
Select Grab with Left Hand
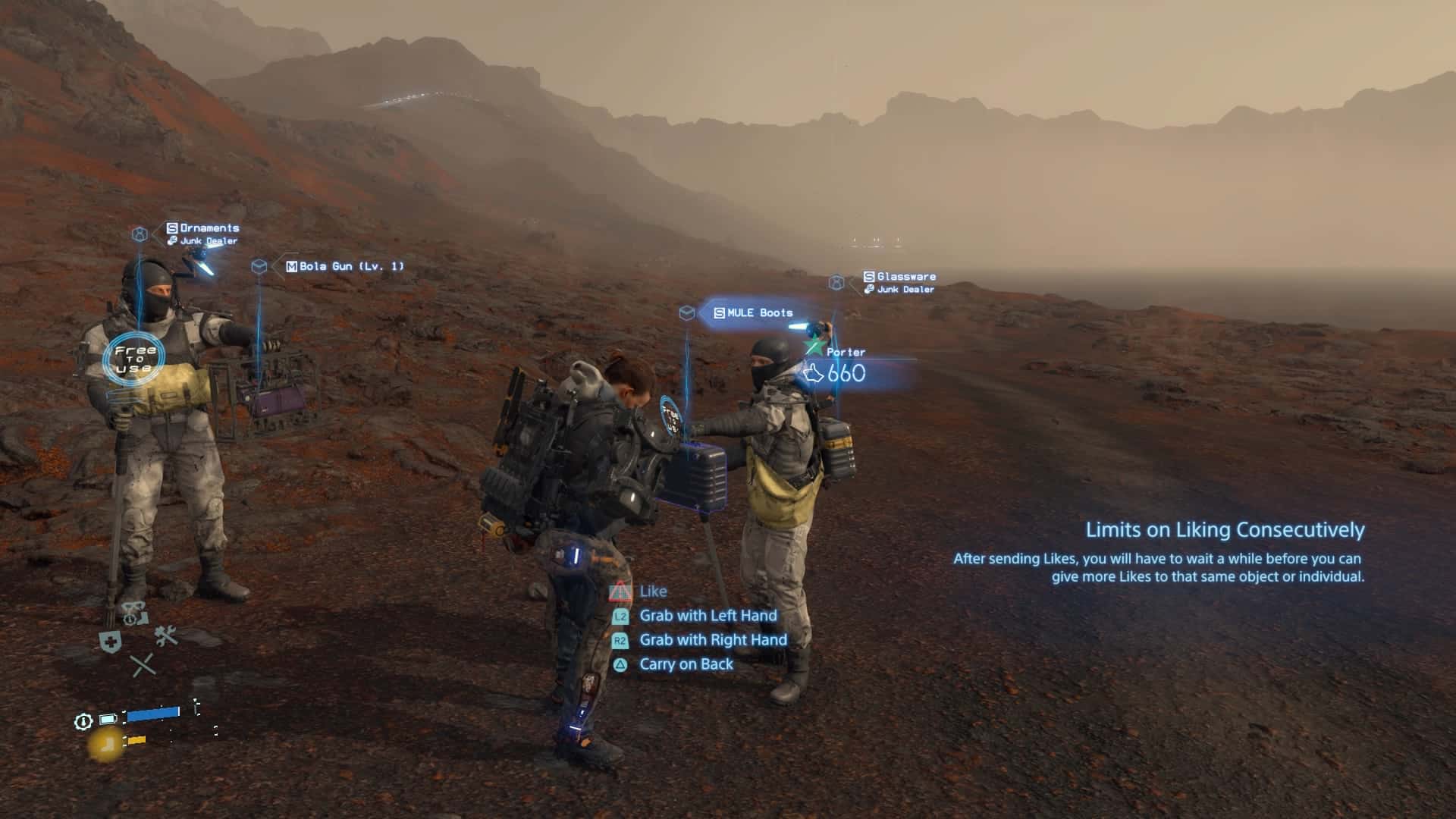pos(708,616)
